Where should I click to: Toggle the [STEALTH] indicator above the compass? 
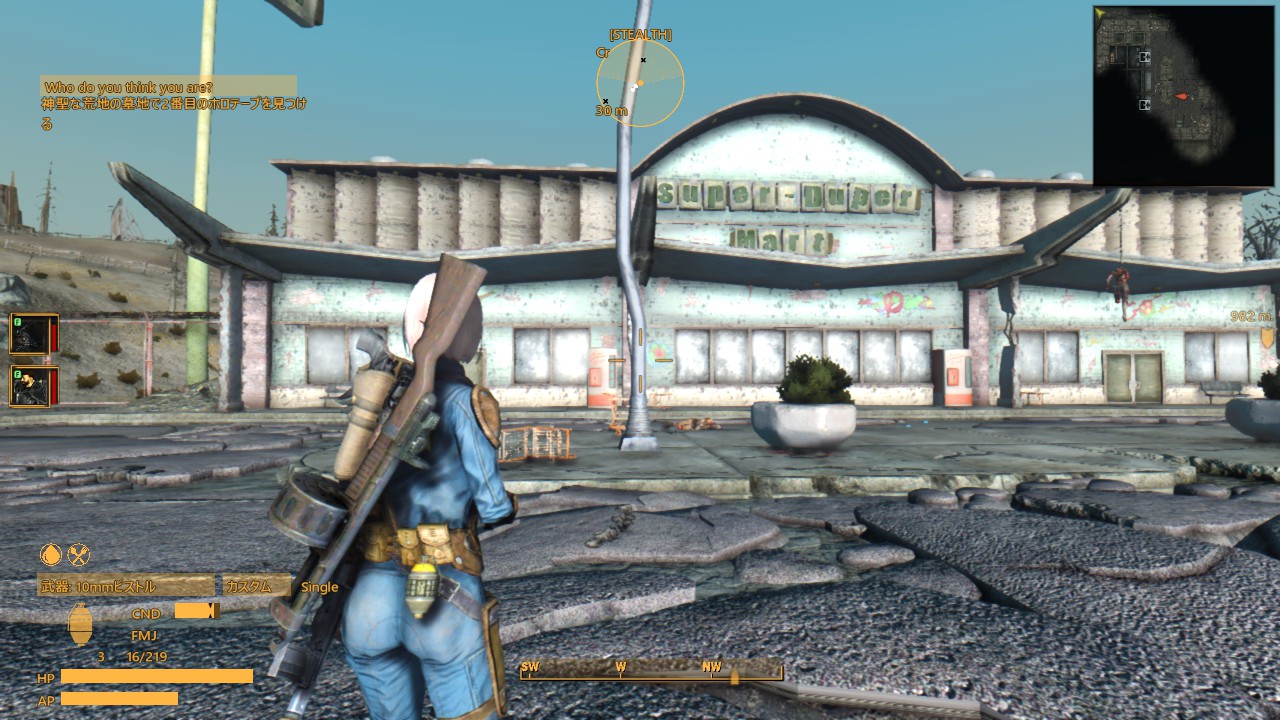640,33
